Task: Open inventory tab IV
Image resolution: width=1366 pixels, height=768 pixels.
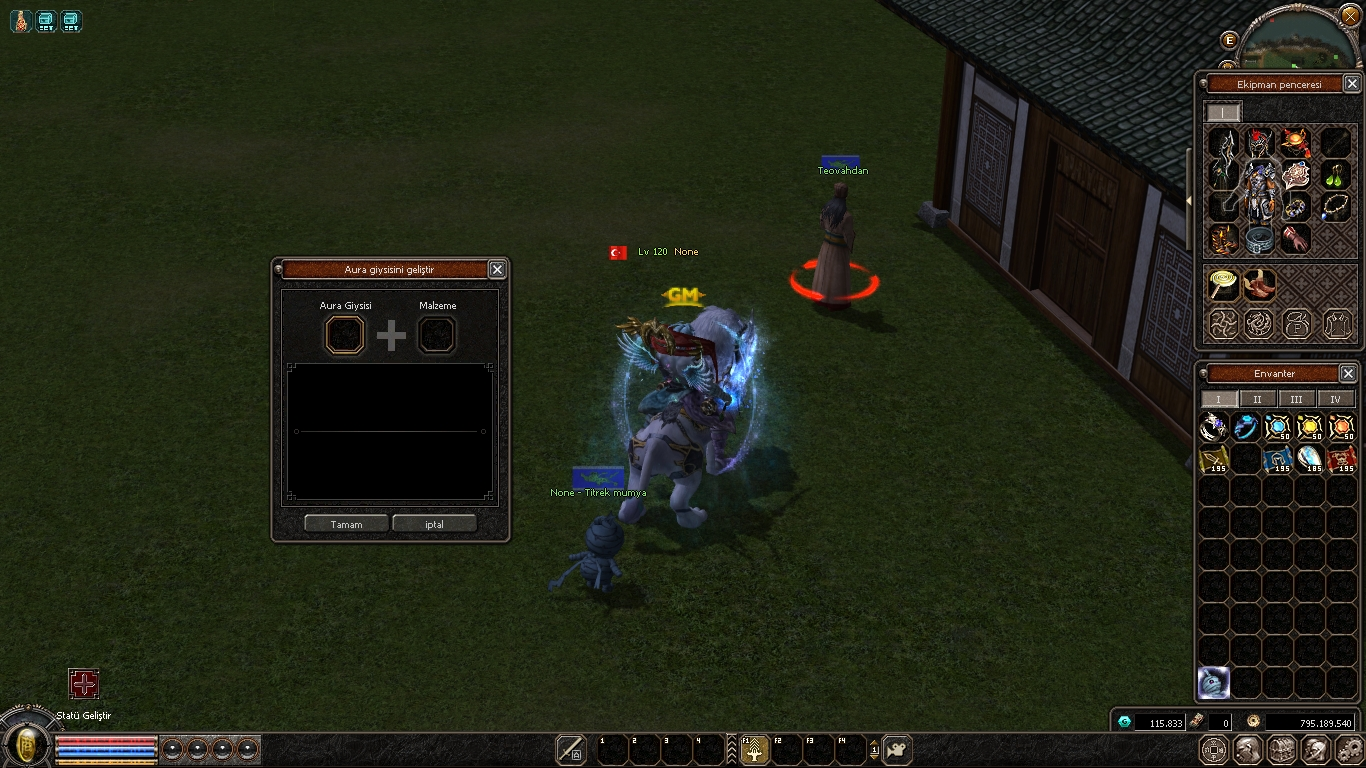Action: tap(1335, 399)
